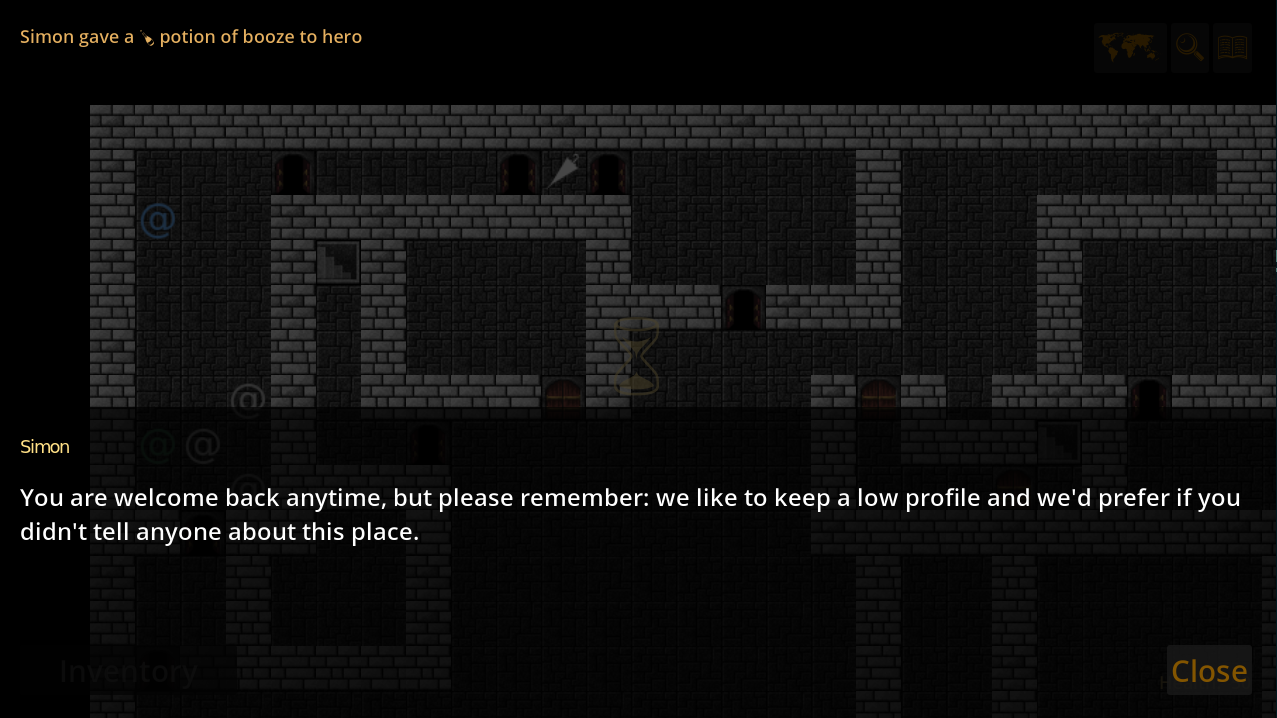The width and height of the screenshot is (1277, 718).
Task: Click the magnifying glass search icon
Action: (1189, 47)
